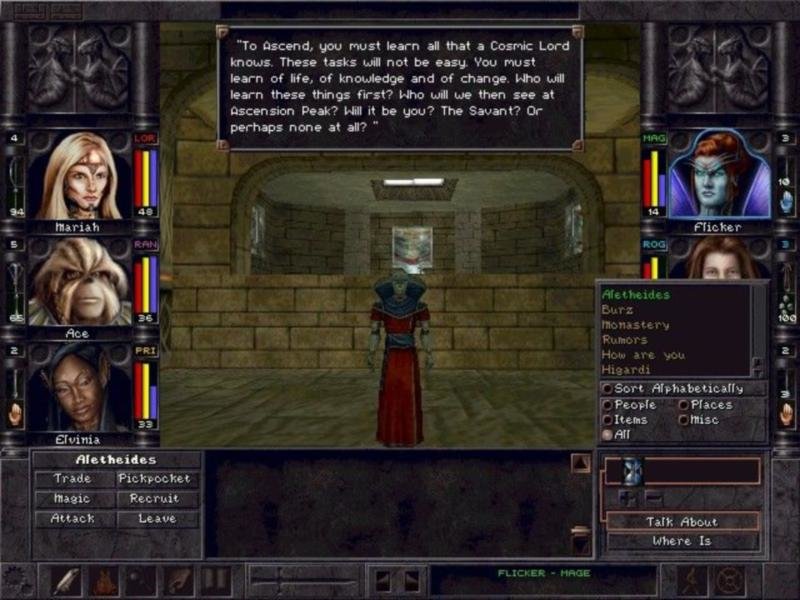This screenshot has width=800, height=600.
Task: Recruit the NPC Aletheides
Action: click(x=154, y=499)
